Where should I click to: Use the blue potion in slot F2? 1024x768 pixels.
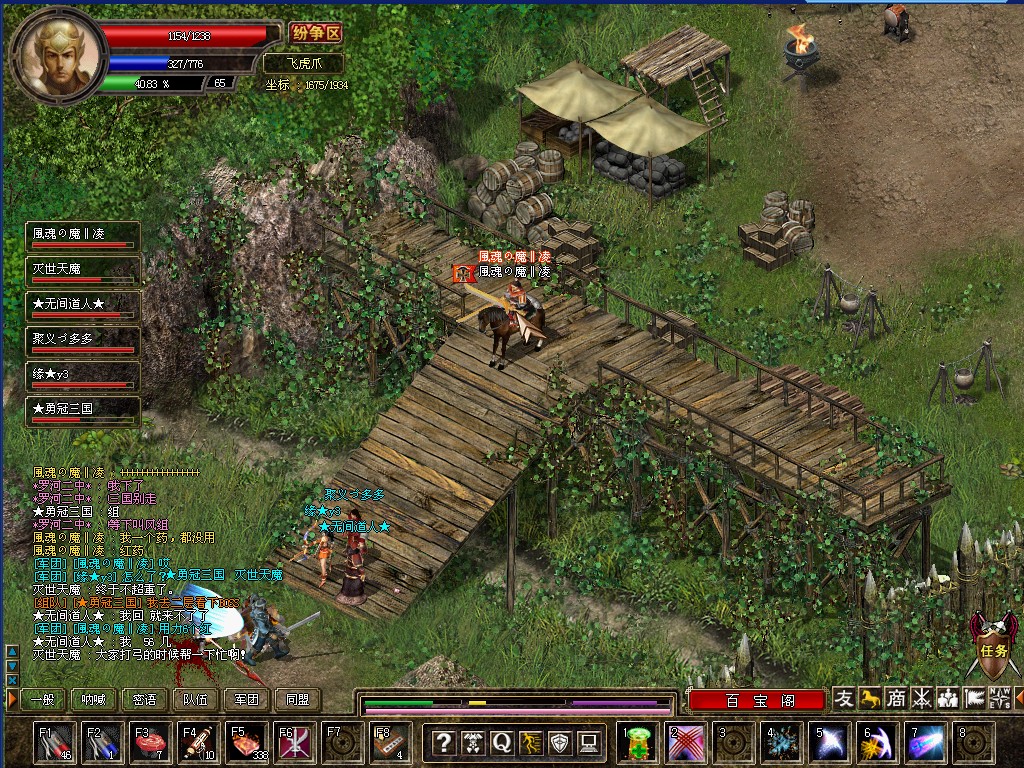(x=103, y=743)
